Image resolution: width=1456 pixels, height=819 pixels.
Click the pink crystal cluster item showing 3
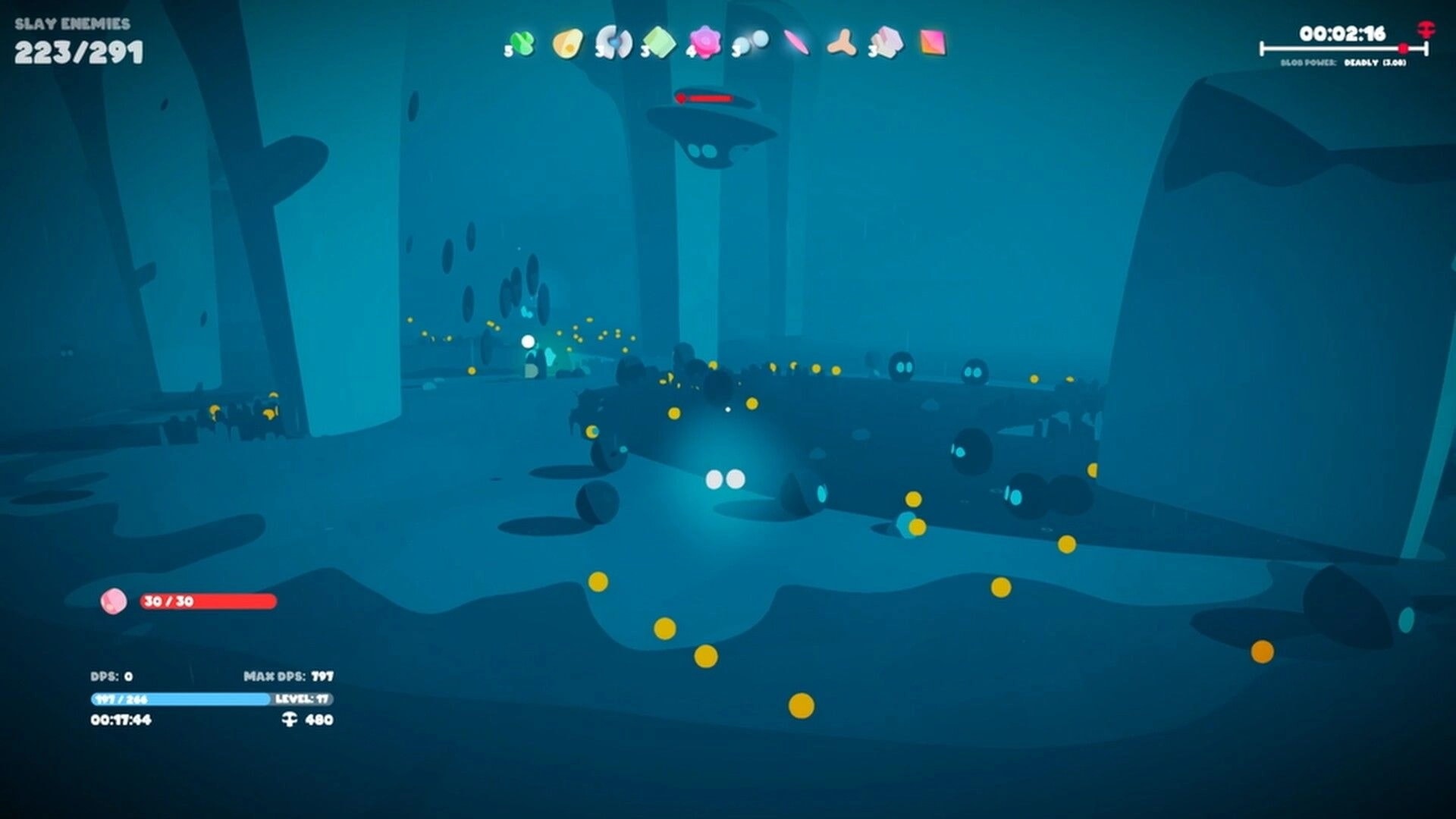[887, 43]
